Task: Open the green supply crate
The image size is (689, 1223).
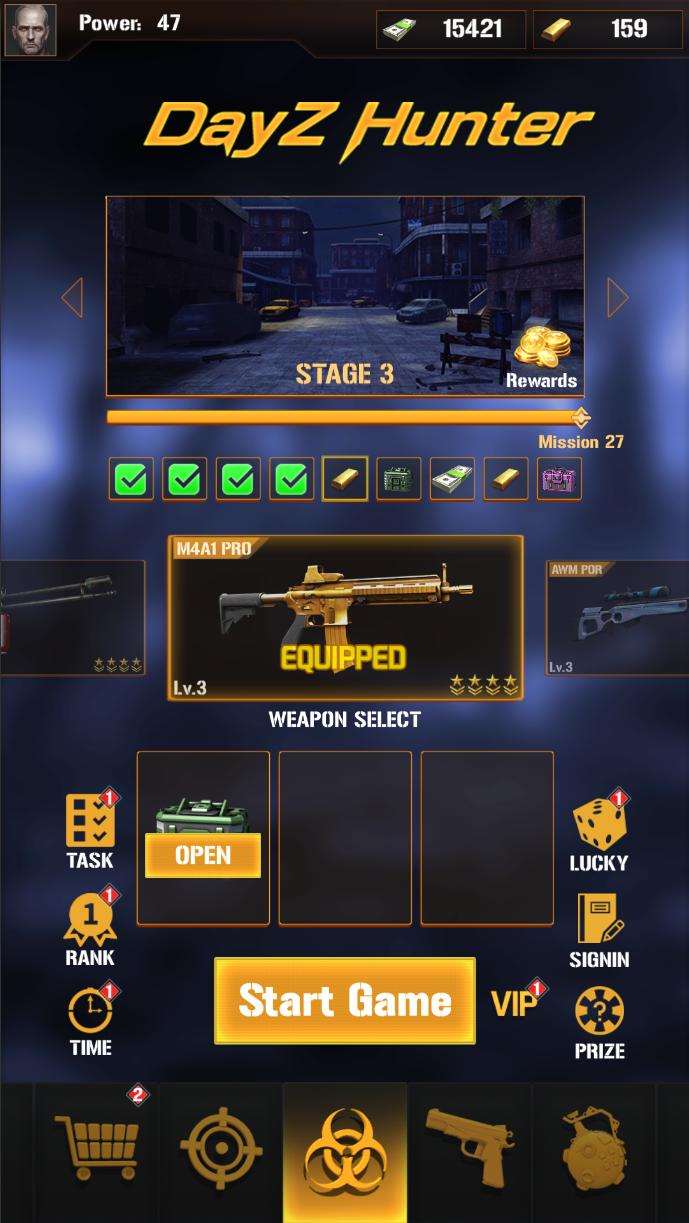Action: click(x=203, y=855)
